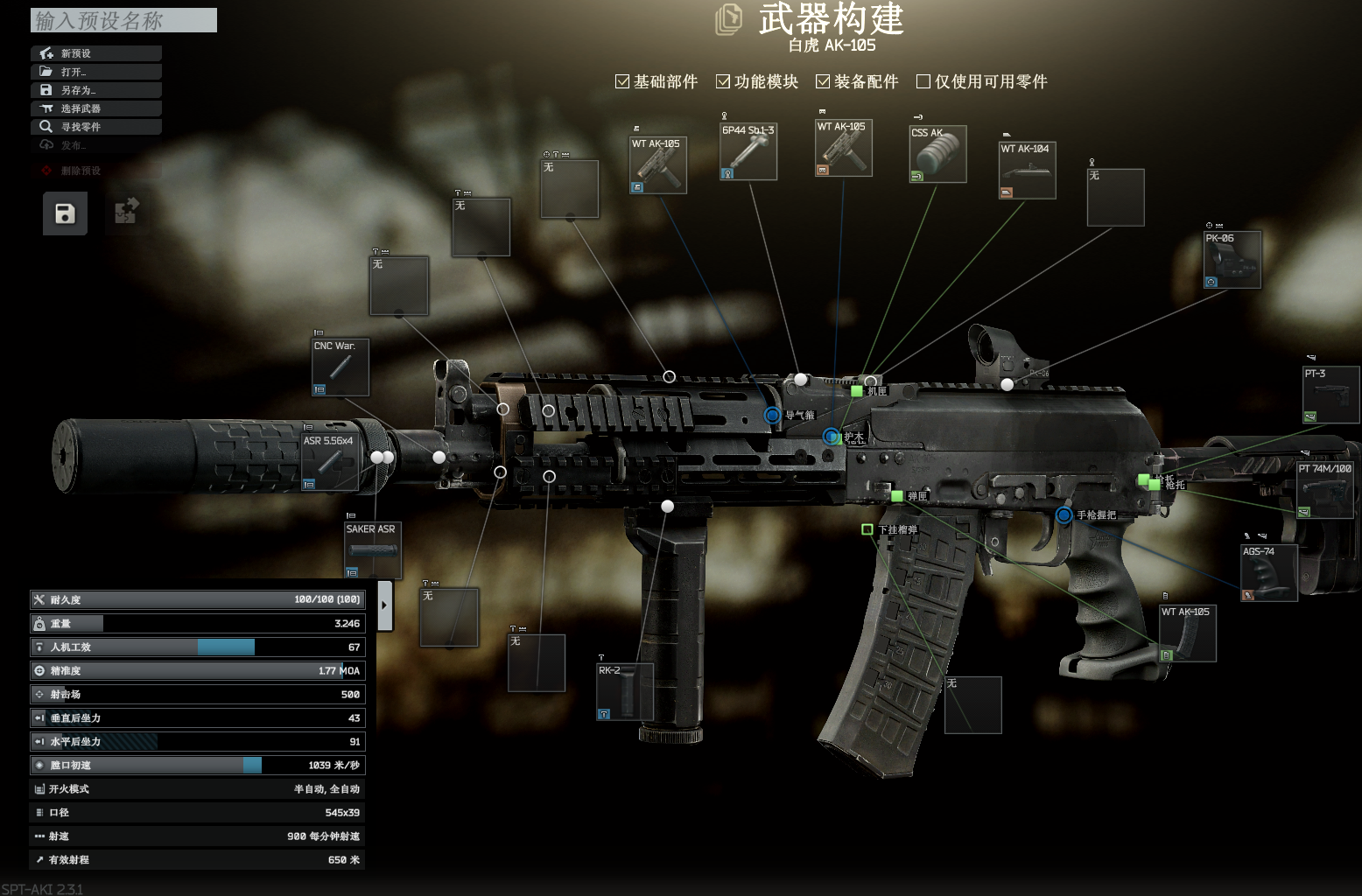Toggle the 功能模块 checkbox
The width and height of the screenshot is (1362, 896).
(x=723, y=81)
